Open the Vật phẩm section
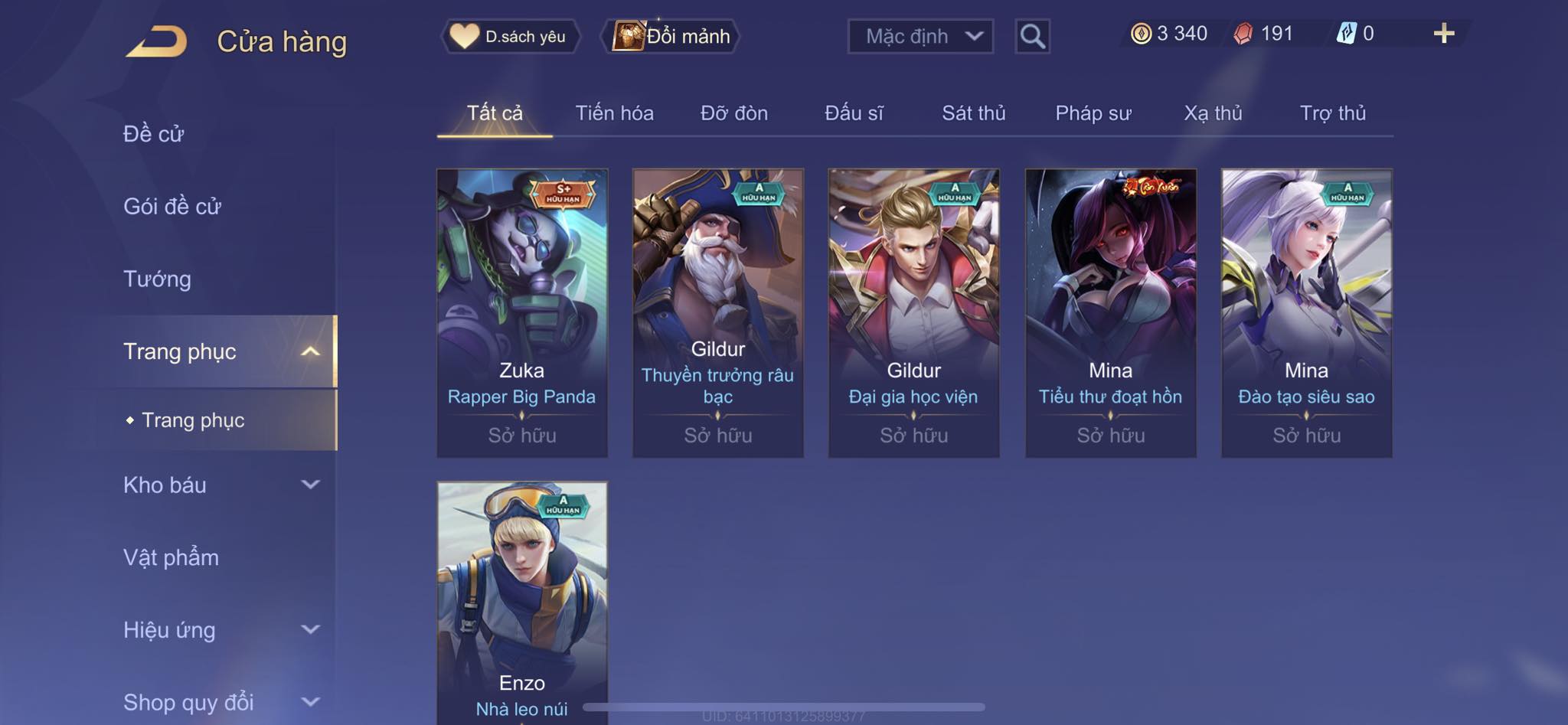 (171, 557)
